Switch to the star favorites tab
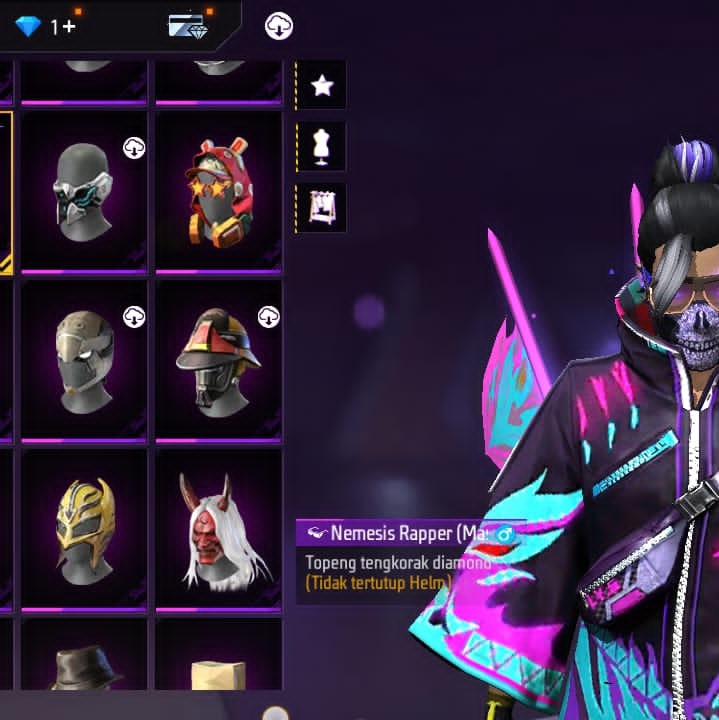 [321, 86]
